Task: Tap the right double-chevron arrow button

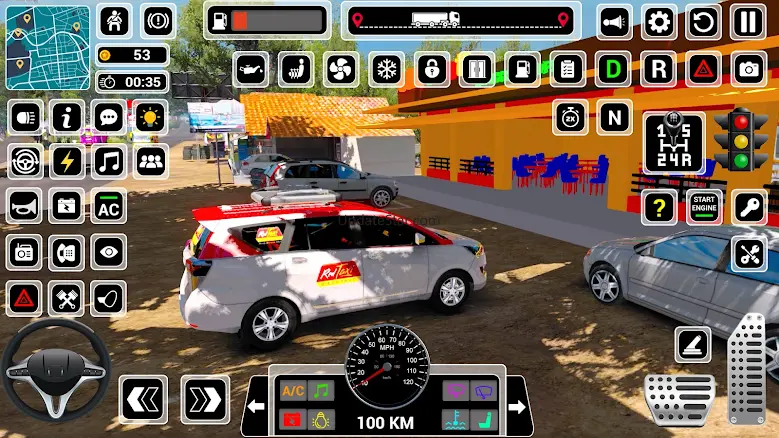Action: pos(205,400)
